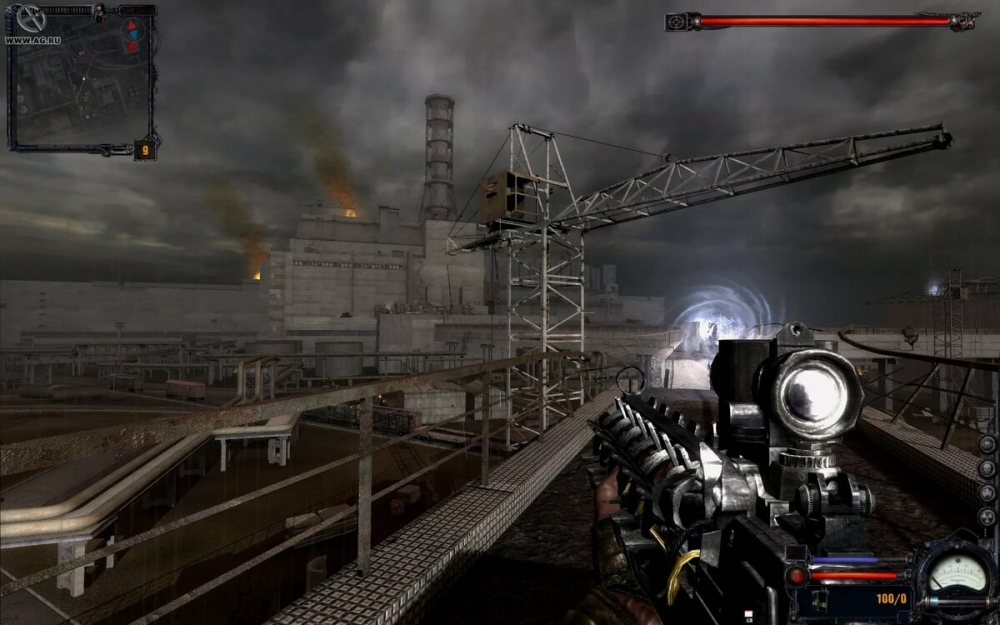Click the orange contact counter showing 9

point(145,151)
